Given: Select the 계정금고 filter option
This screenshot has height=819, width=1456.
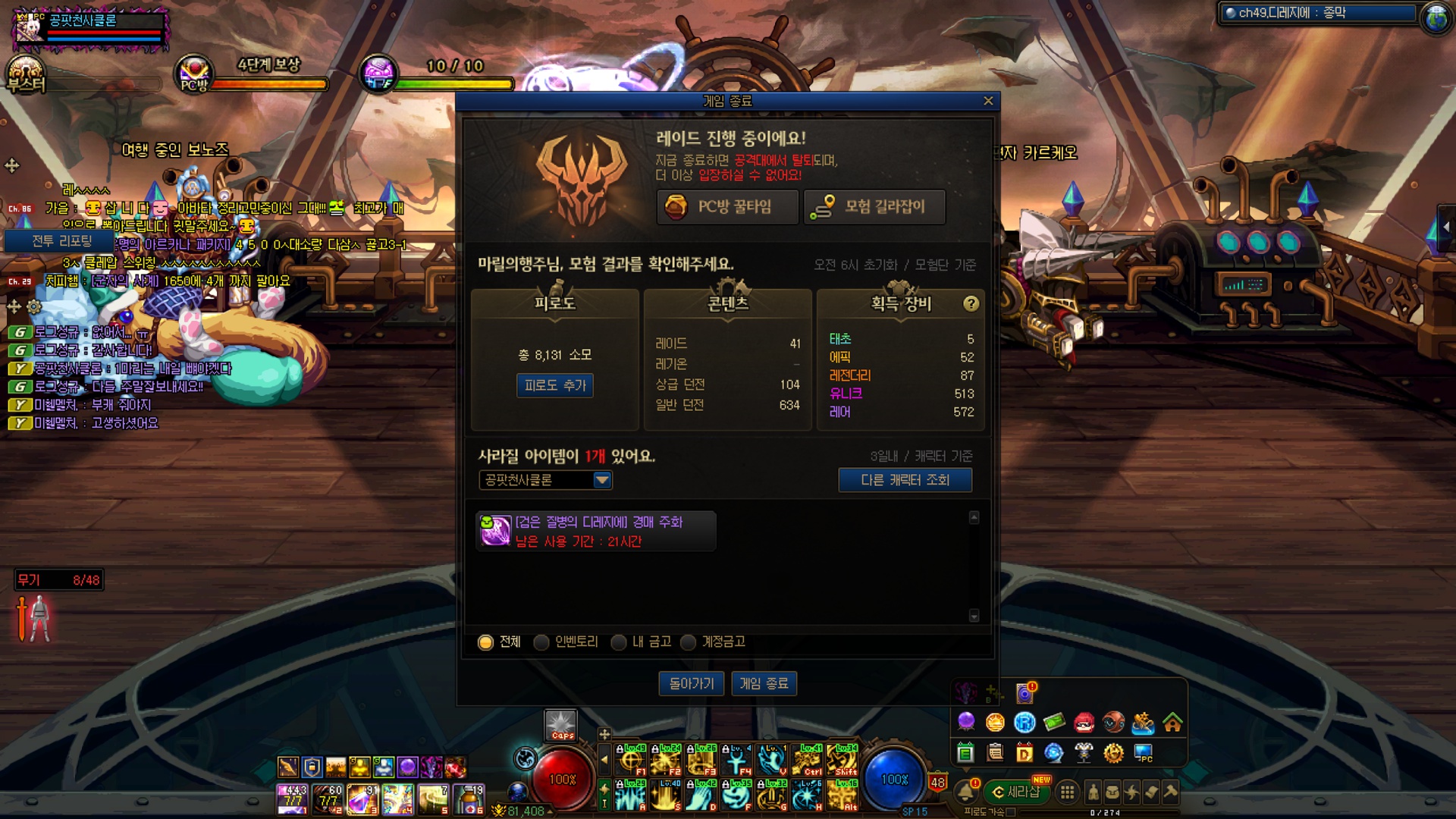Looking at the screenshot, I should pyautogui.click(x=689, y=642).
